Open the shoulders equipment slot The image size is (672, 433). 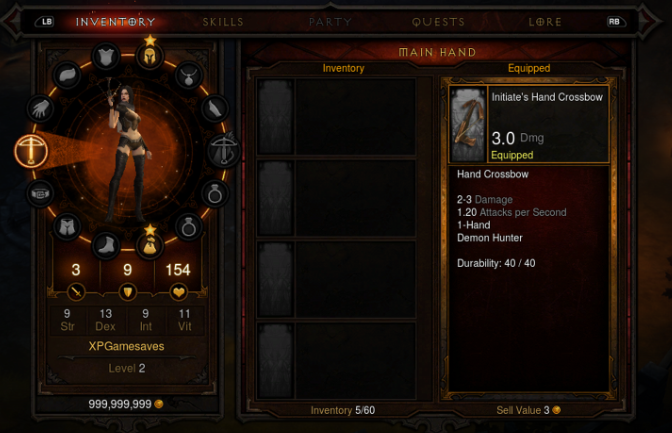64,74
